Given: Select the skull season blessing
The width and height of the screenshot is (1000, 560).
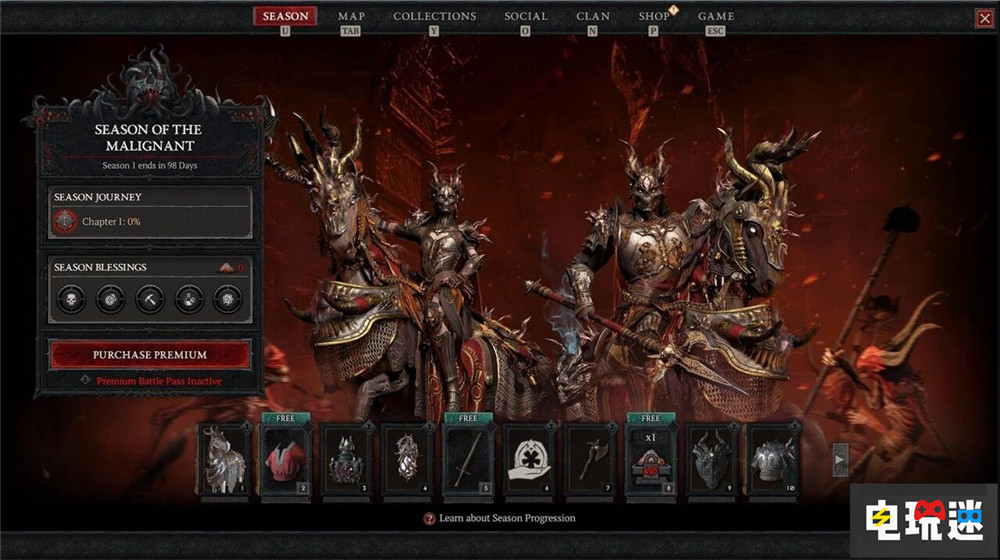Looking at the screenshot, I should (71, 298).
